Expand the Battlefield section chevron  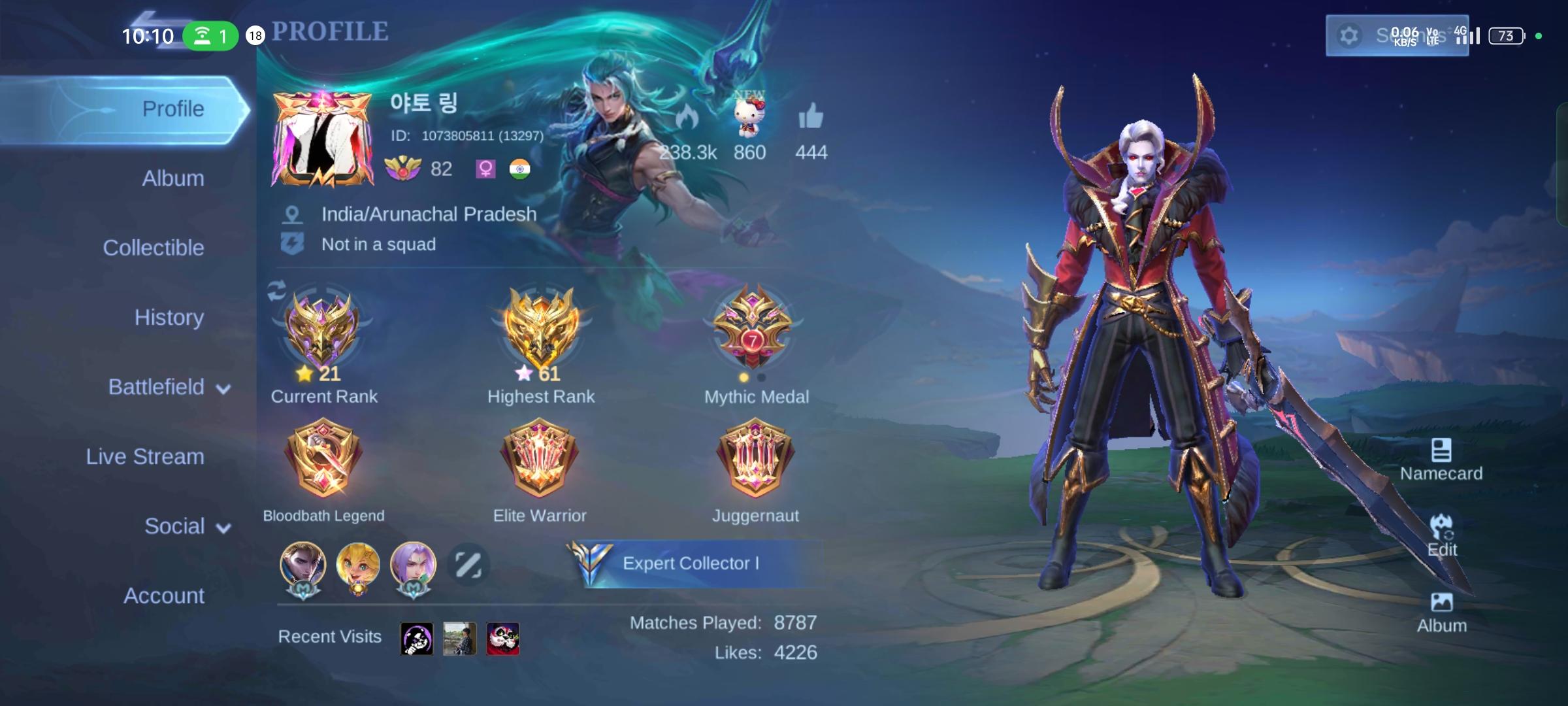(x=222, y=387)
